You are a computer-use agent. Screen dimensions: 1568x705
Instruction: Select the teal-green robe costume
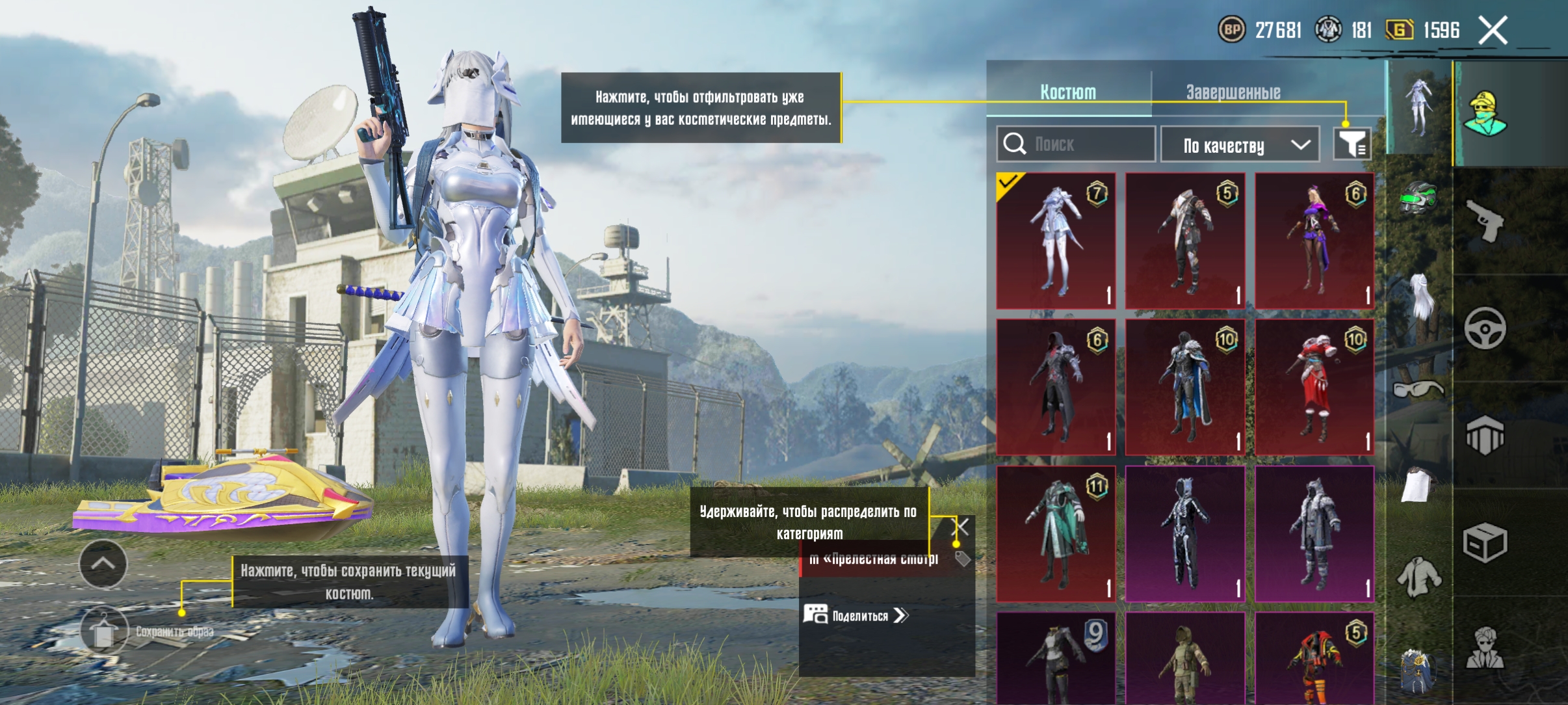click(x=1056, y=533)
